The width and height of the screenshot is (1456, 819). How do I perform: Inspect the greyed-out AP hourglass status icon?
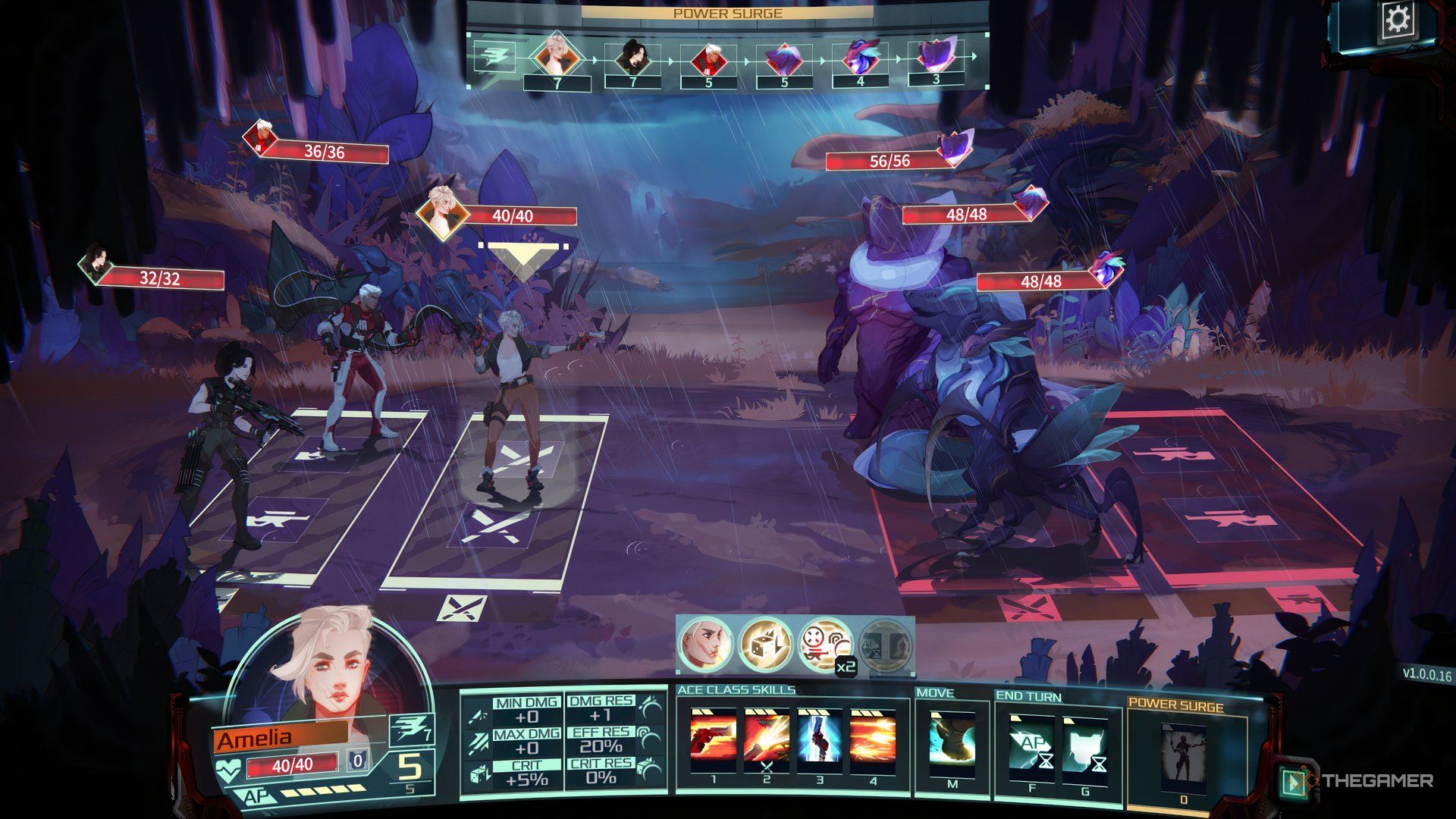pyautogui.click(x=886, y=646)
